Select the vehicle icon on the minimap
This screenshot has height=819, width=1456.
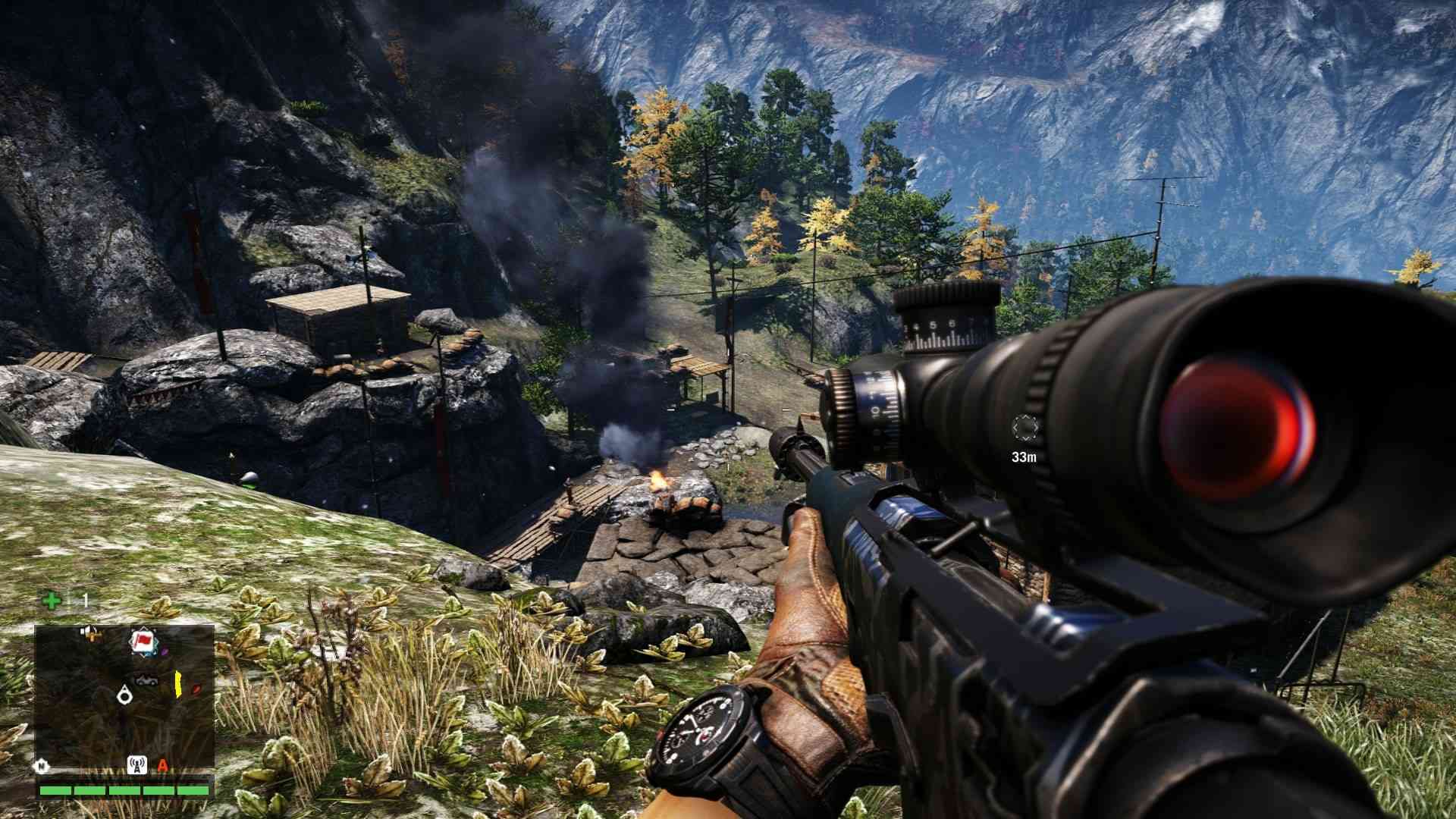click(146, 679)
